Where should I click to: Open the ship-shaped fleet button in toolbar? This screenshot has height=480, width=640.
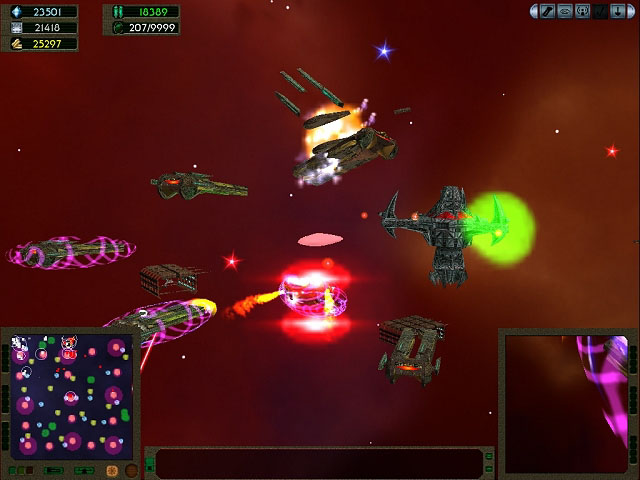pos(565,11)
